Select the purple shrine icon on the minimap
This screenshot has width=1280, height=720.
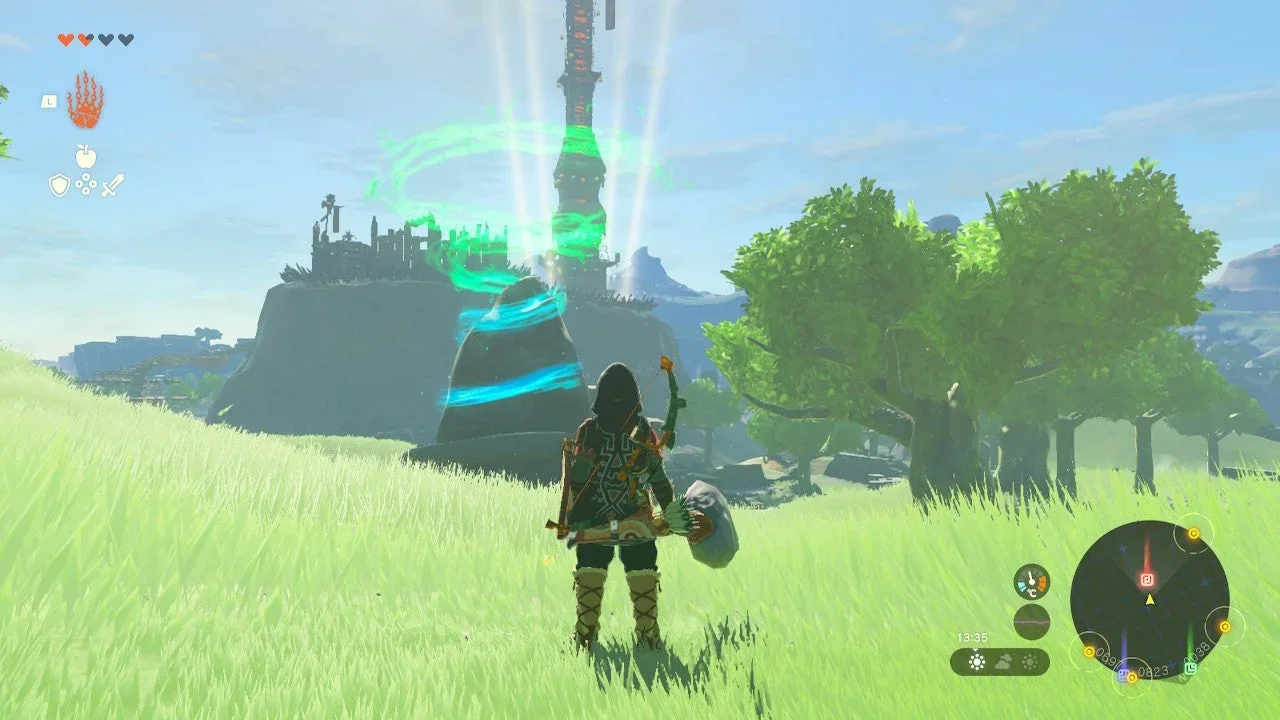pyautogui.click(x=1123, y=675)
